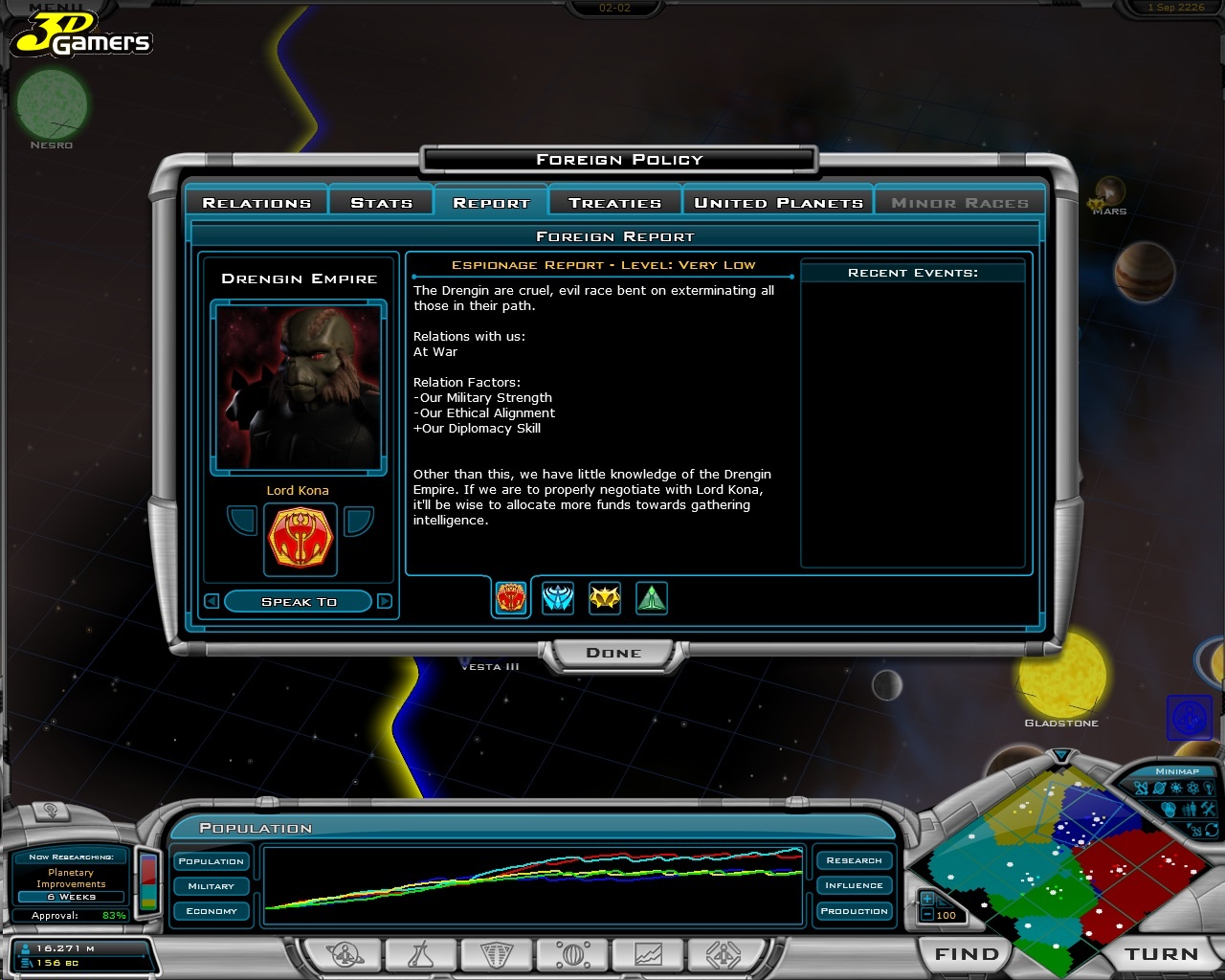Click the minus zoom stepper near the minimap
Viewport: 1225px width, 980px height.
[x=926, y=916]
